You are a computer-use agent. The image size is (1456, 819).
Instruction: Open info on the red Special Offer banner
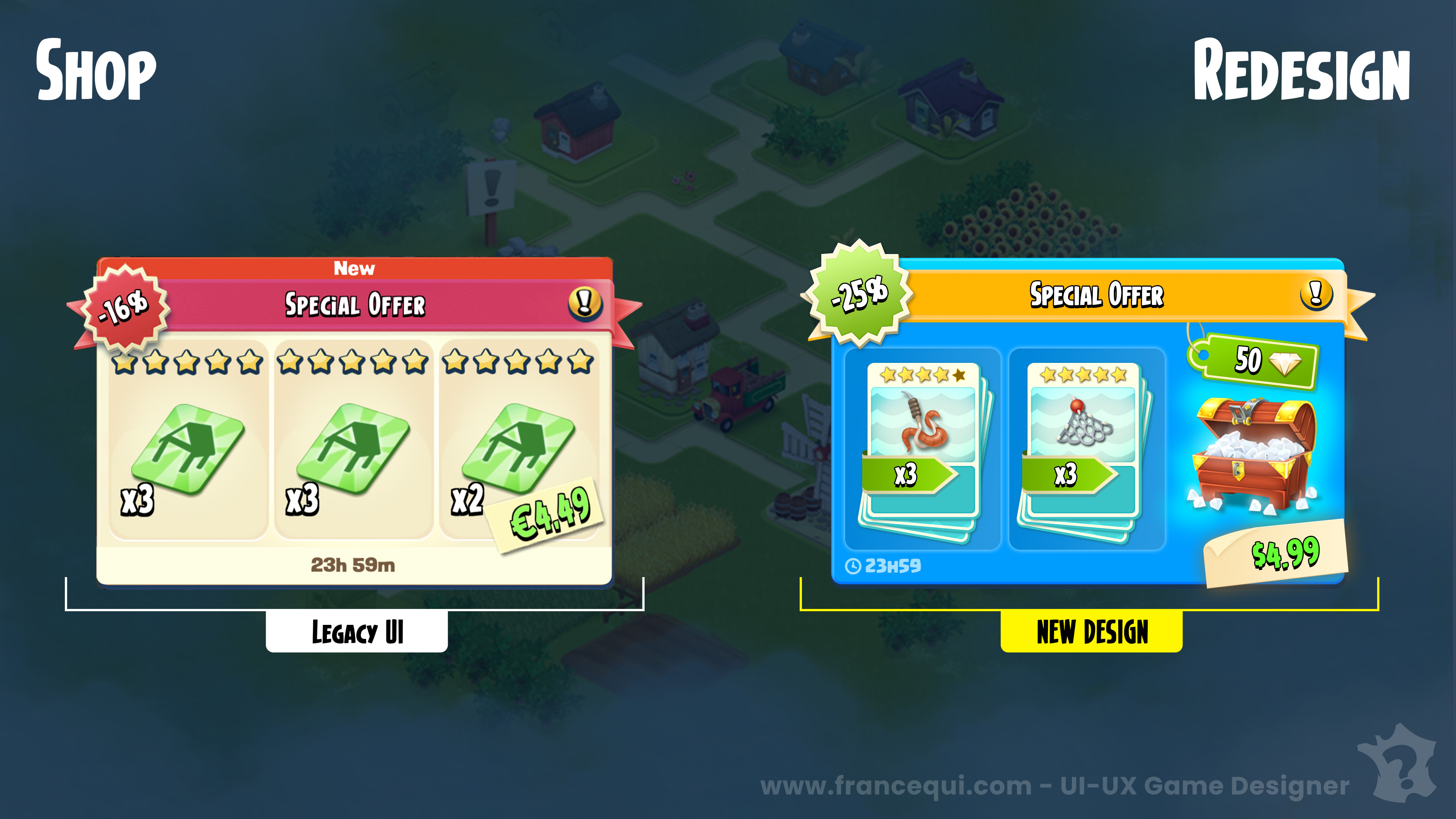pos(584,303)
